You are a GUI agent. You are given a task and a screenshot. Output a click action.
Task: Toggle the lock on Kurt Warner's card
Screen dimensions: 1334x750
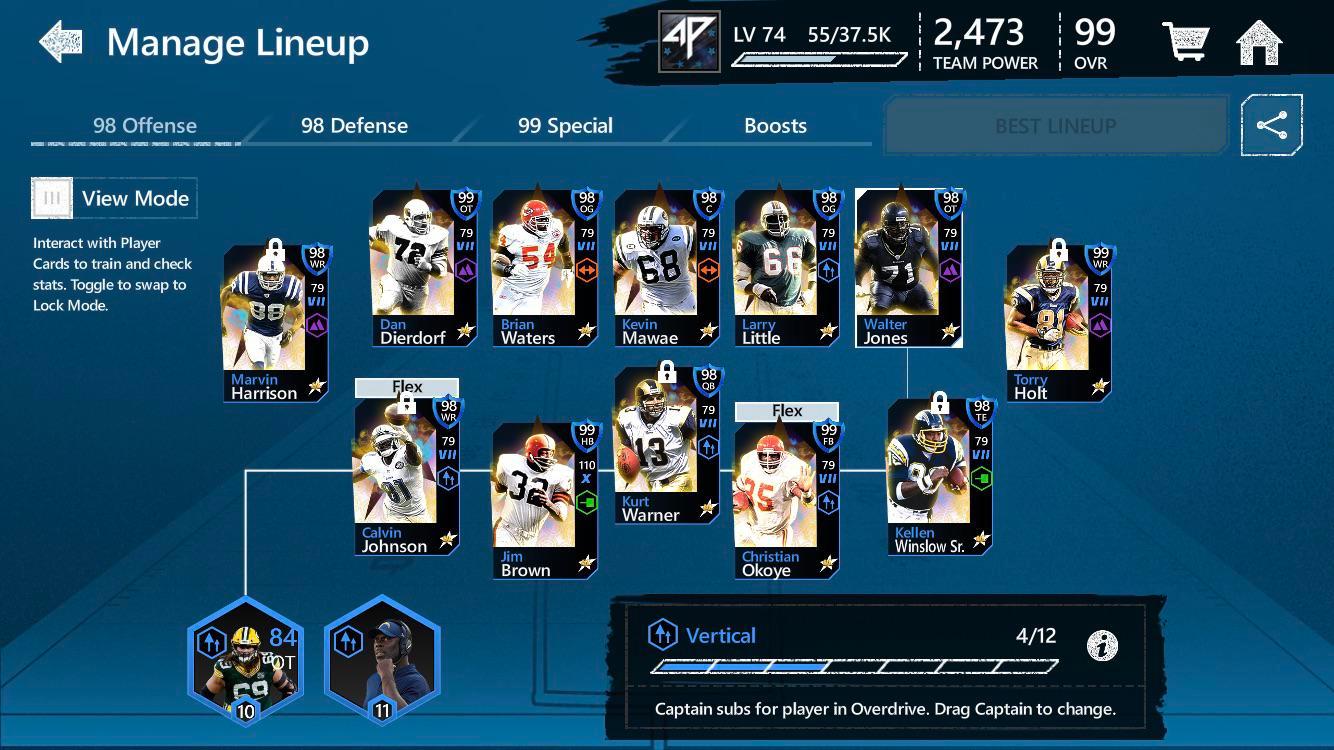click(666, 373)
